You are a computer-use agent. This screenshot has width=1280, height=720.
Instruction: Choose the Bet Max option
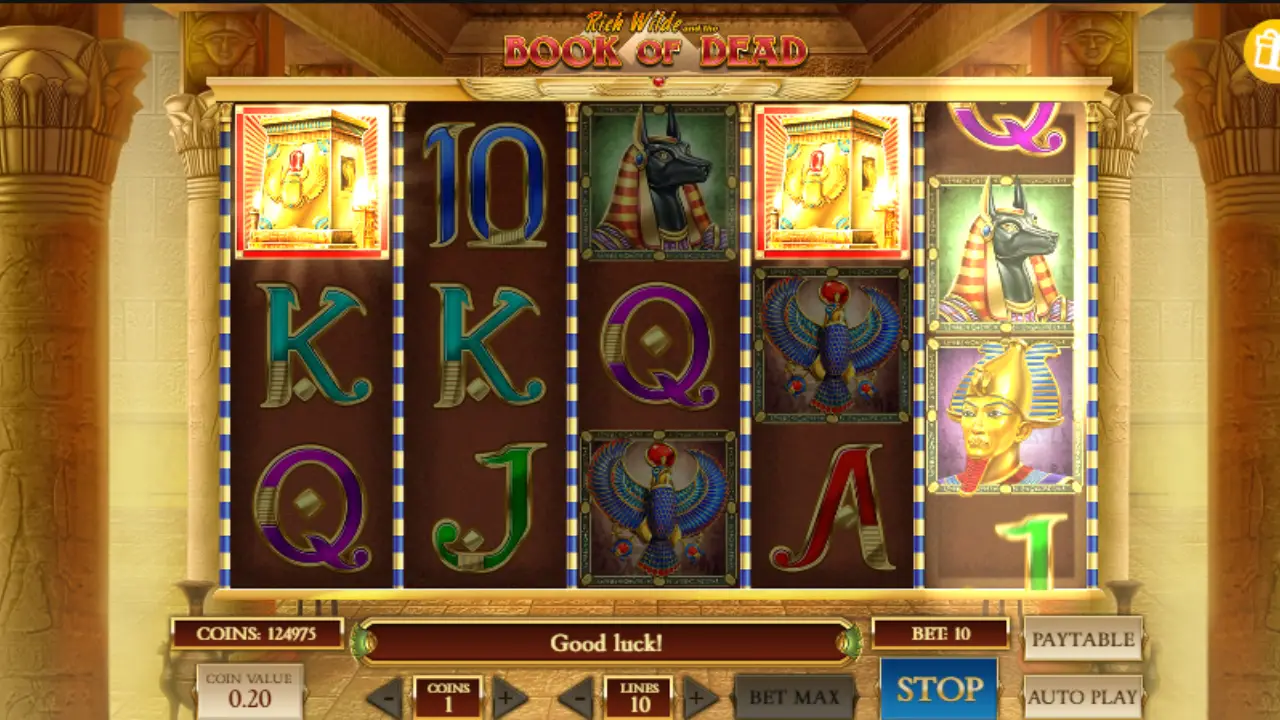795,697
